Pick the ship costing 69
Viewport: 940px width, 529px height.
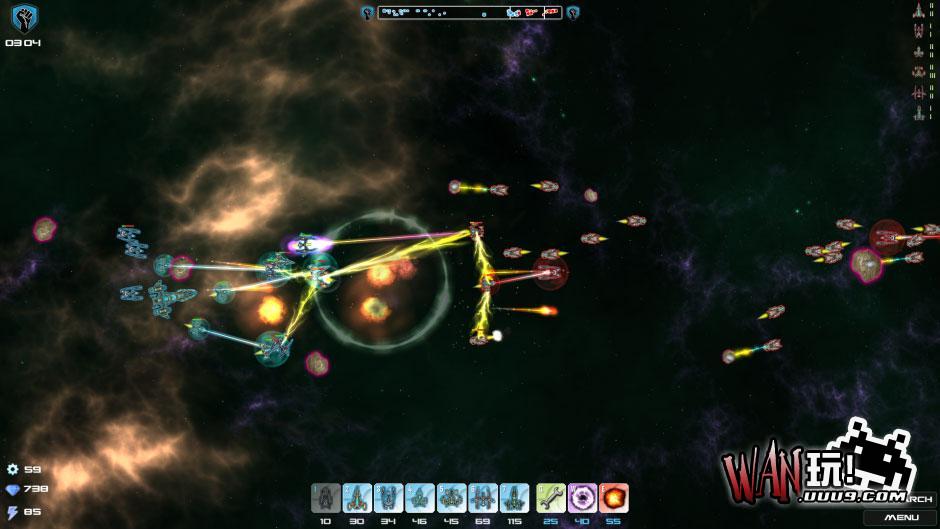point(482,497)
